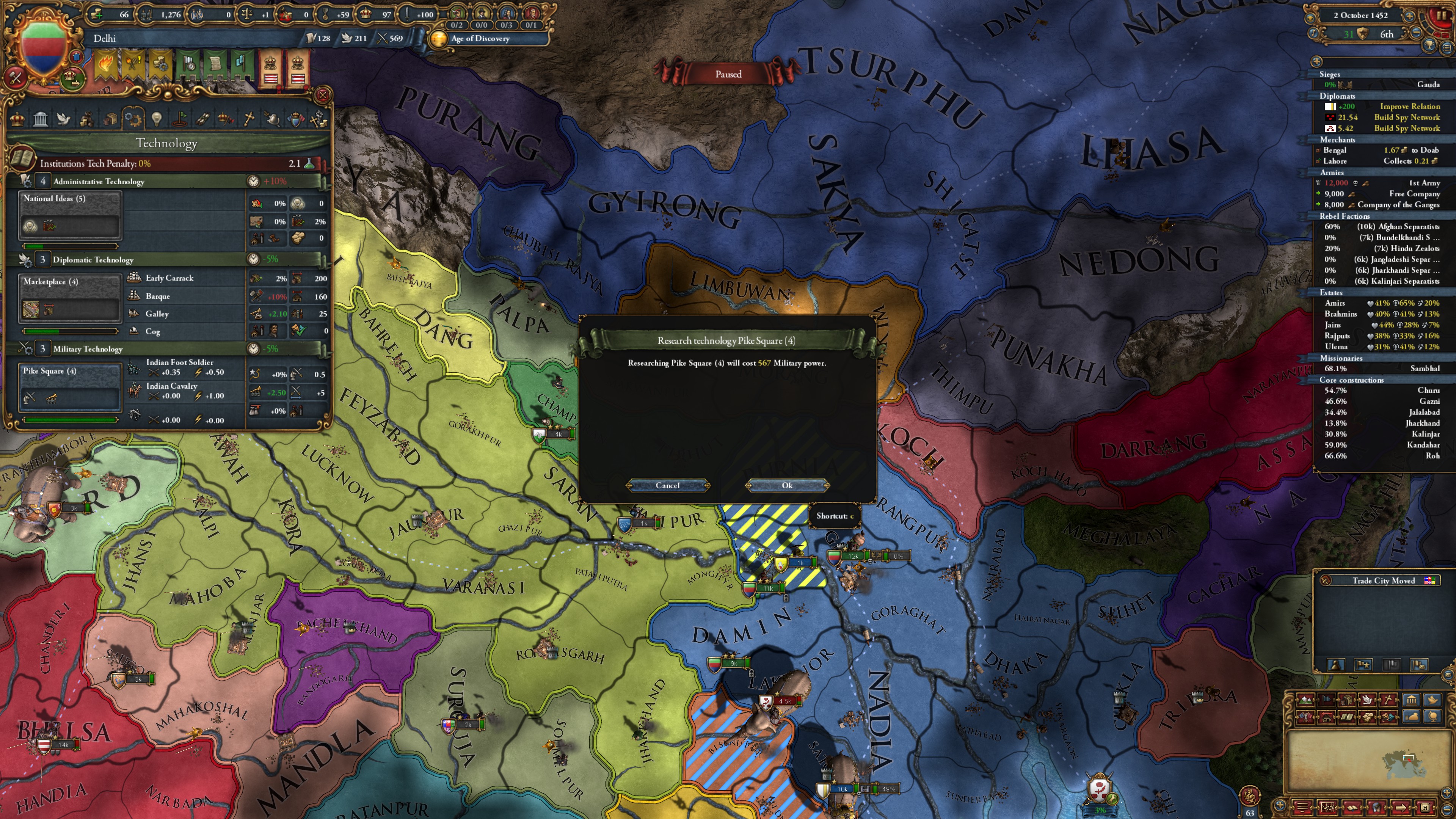The height and width of the screenshot is (819, 1456).
Task: Switch to the Diplomacy dove tab
Action: pos(64,120)
